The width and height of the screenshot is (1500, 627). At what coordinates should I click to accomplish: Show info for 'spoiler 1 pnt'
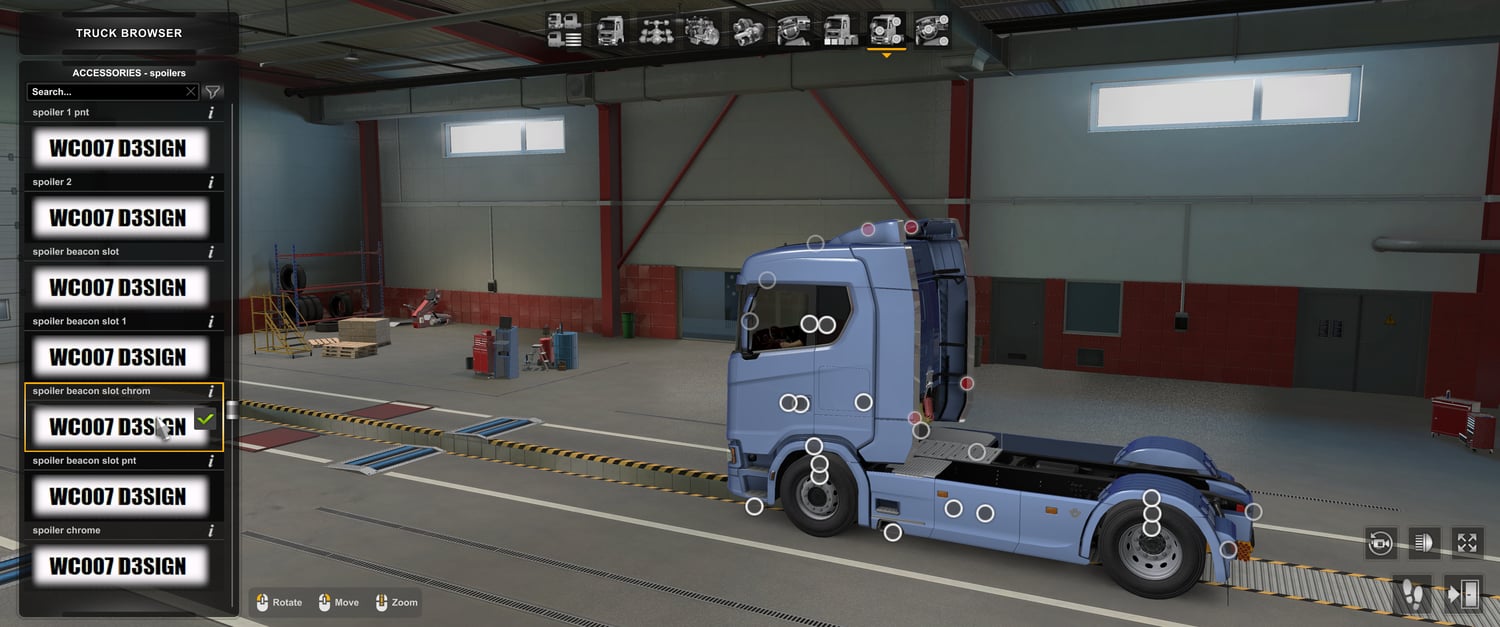click(211, 113)
